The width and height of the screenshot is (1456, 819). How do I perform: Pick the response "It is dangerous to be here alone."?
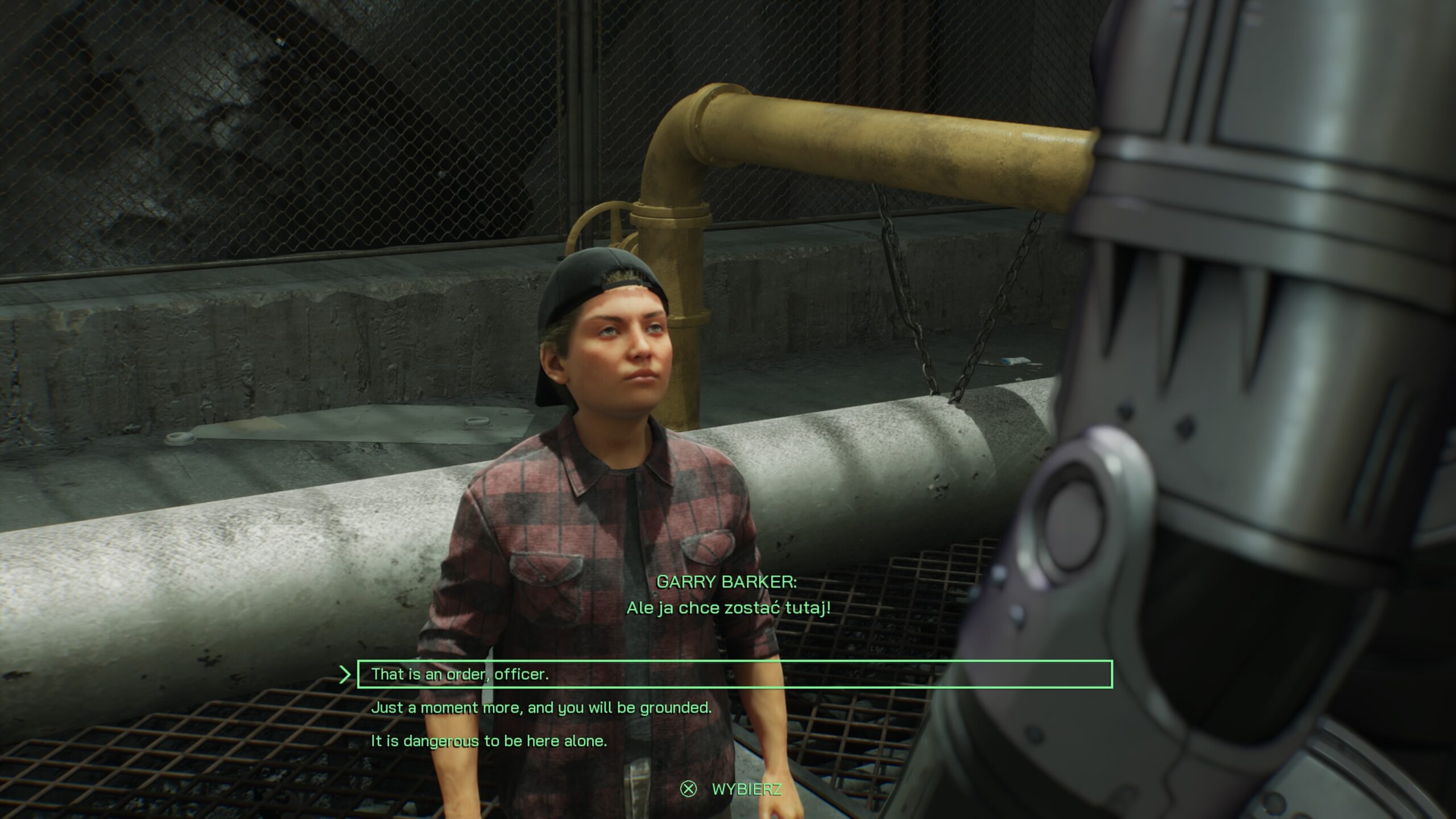tap(489, 741)
